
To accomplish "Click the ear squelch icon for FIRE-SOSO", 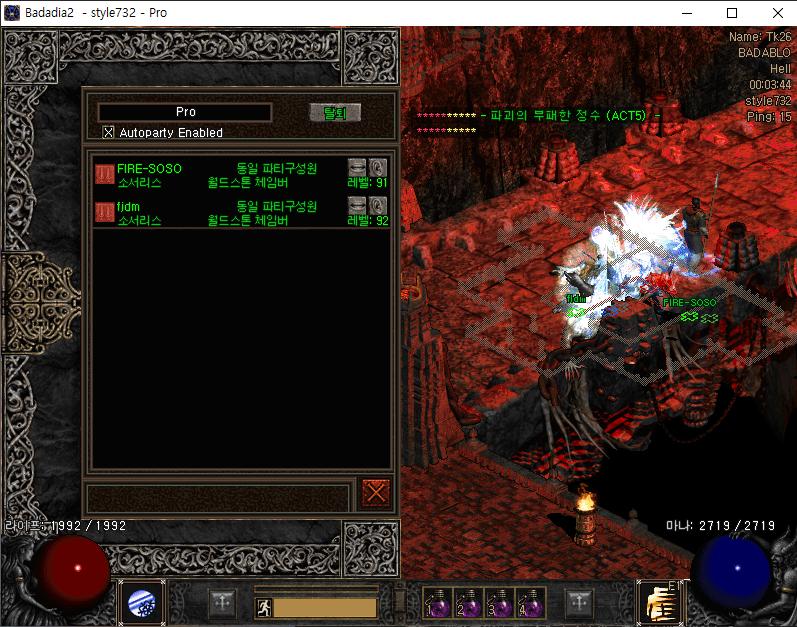I will (x=378, y=167).
